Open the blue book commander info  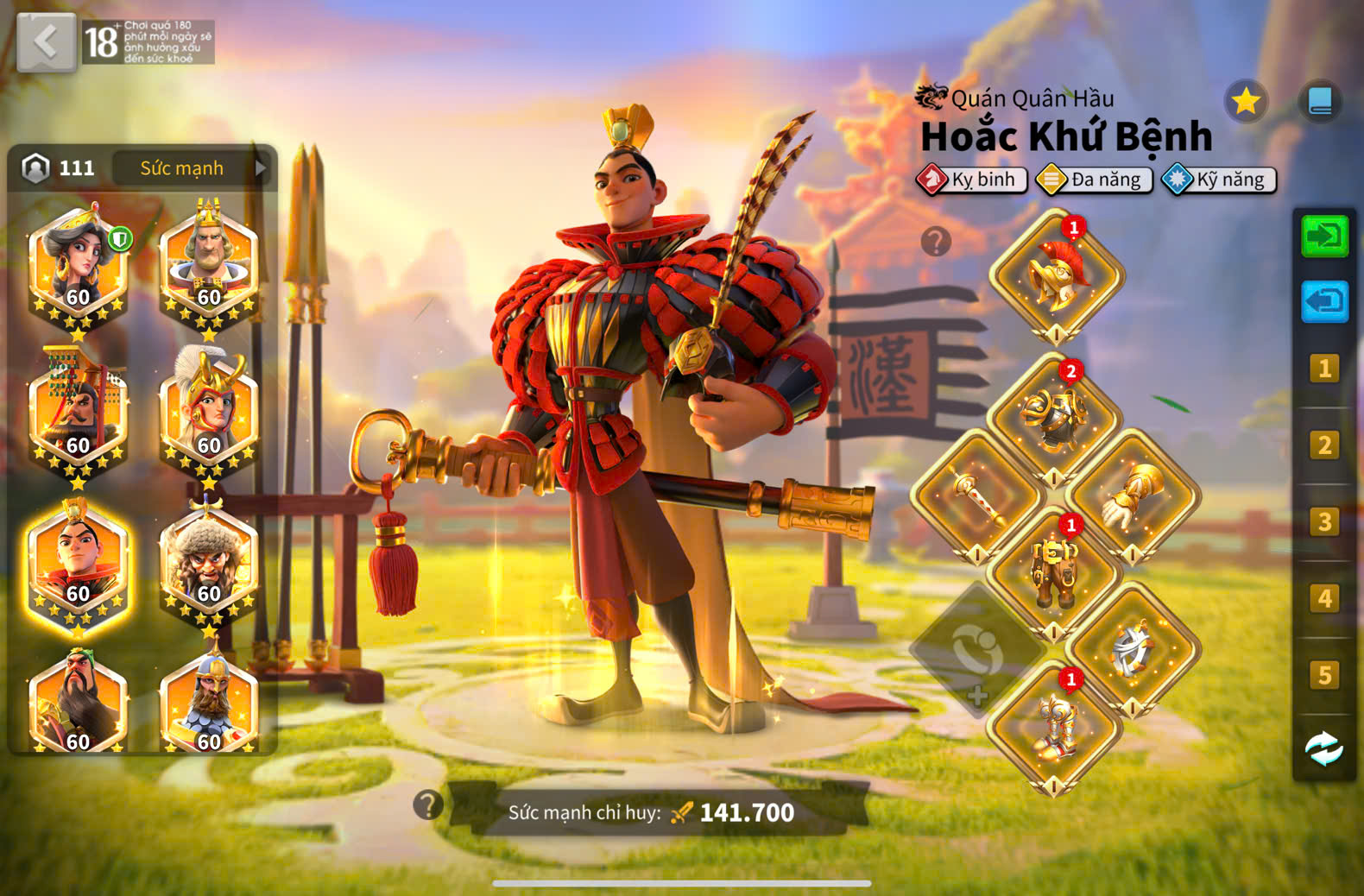click(1319, 102)
